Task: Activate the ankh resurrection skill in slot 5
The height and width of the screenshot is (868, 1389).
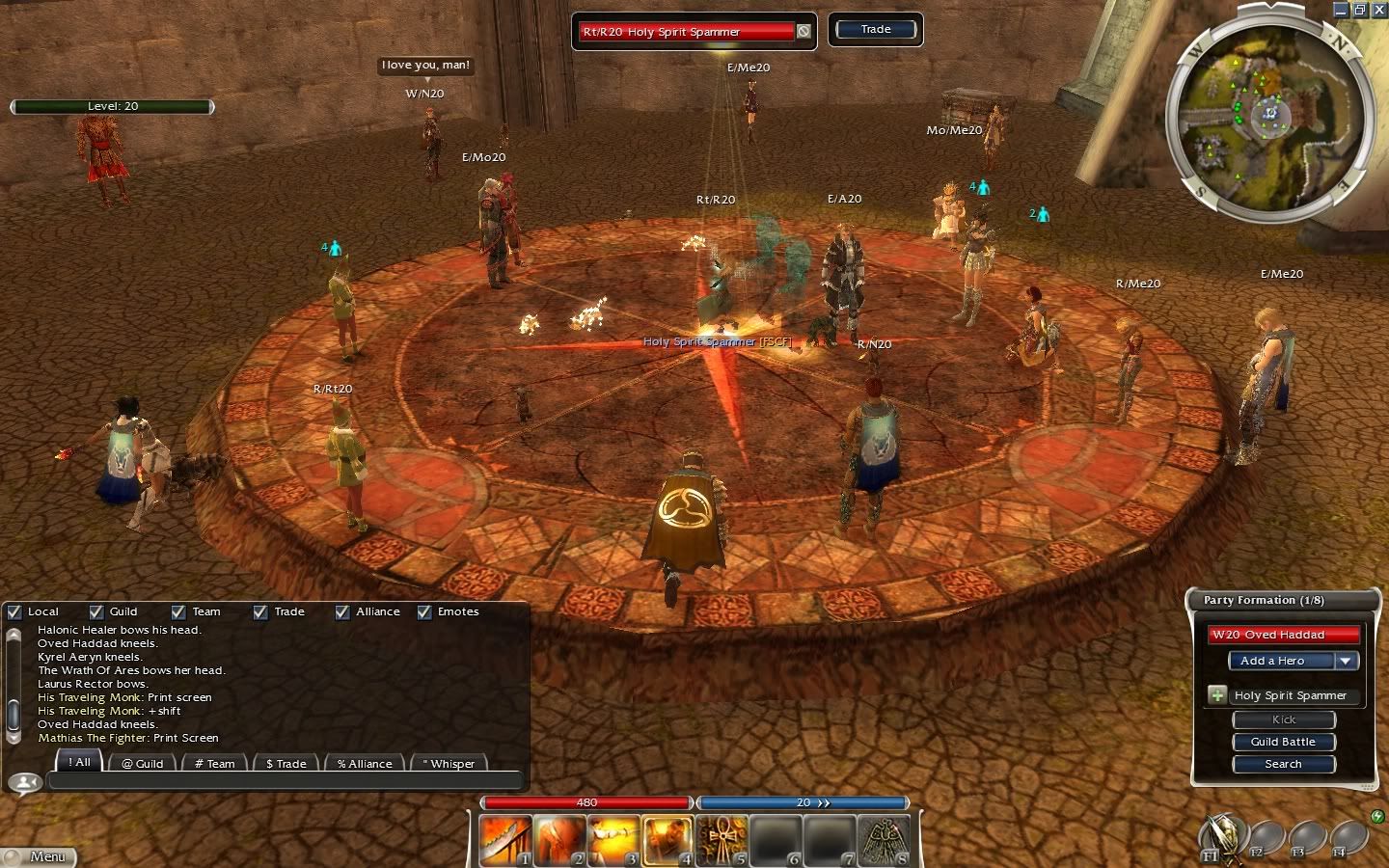Action: pos(722,840)
